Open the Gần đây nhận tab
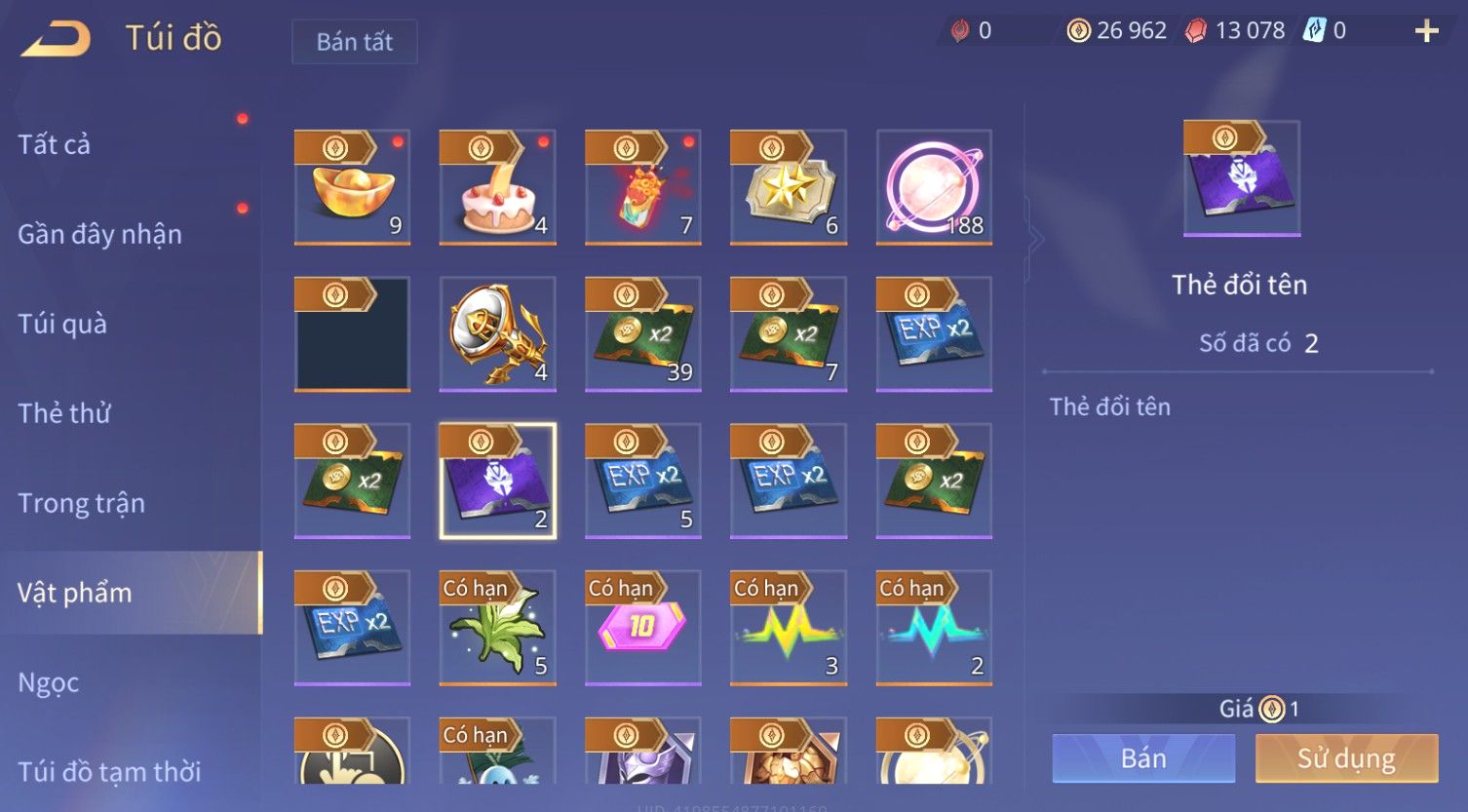 (x=99, y=234)
